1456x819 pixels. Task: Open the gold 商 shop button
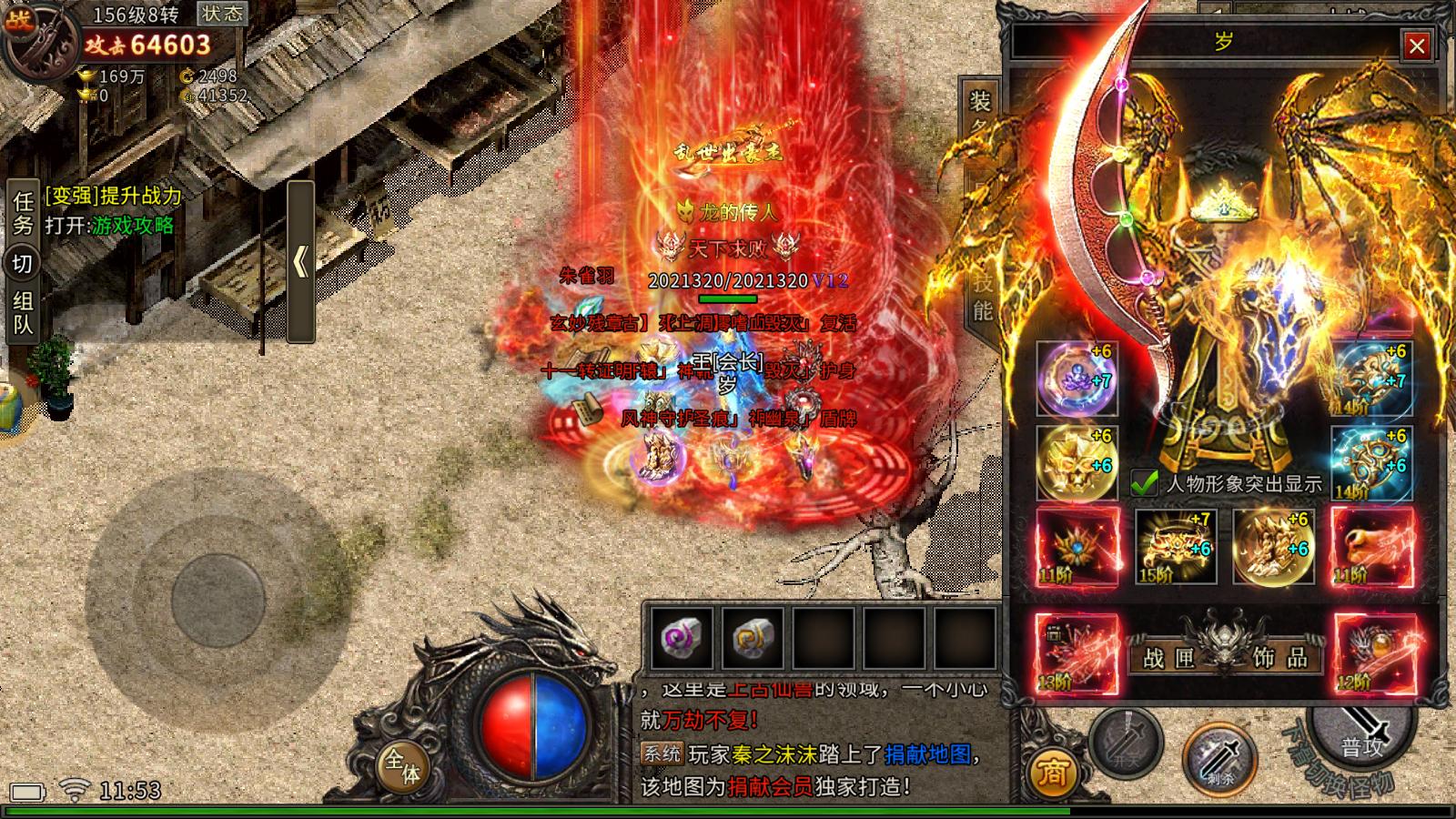[x=1053, y=773]
